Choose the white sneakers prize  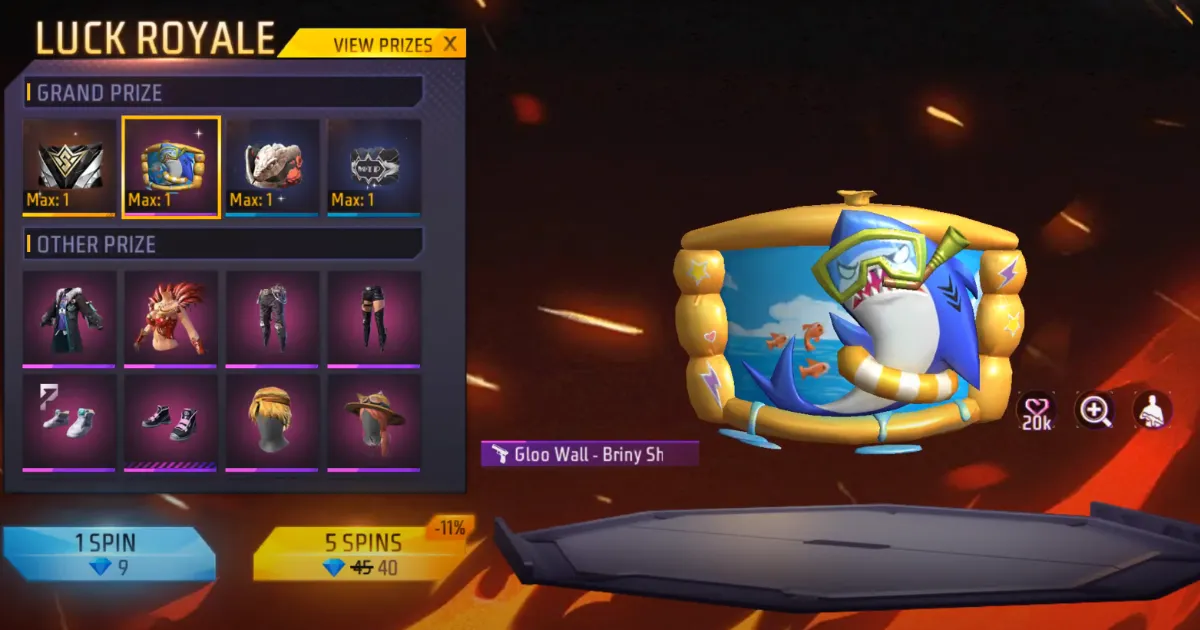tap(69, 421)
